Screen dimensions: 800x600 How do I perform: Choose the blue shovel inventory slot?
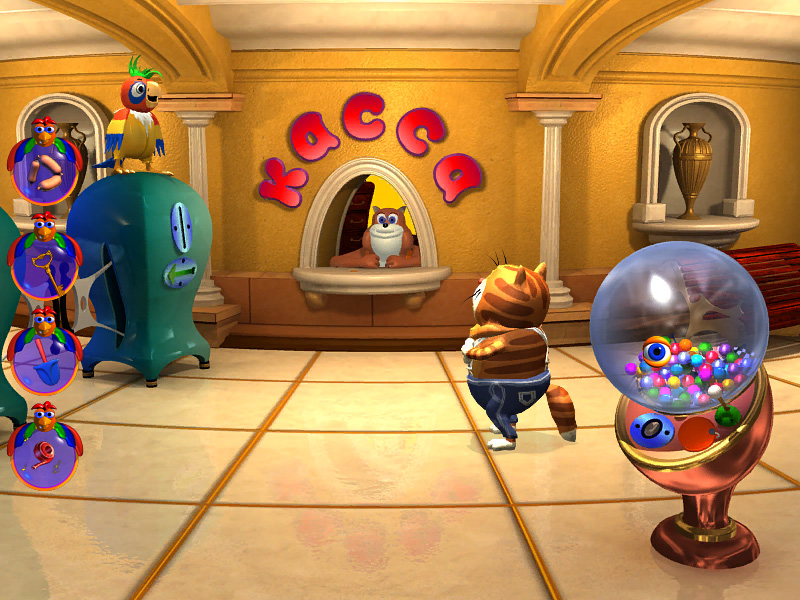pyautogui.click(x=42, y=360)
